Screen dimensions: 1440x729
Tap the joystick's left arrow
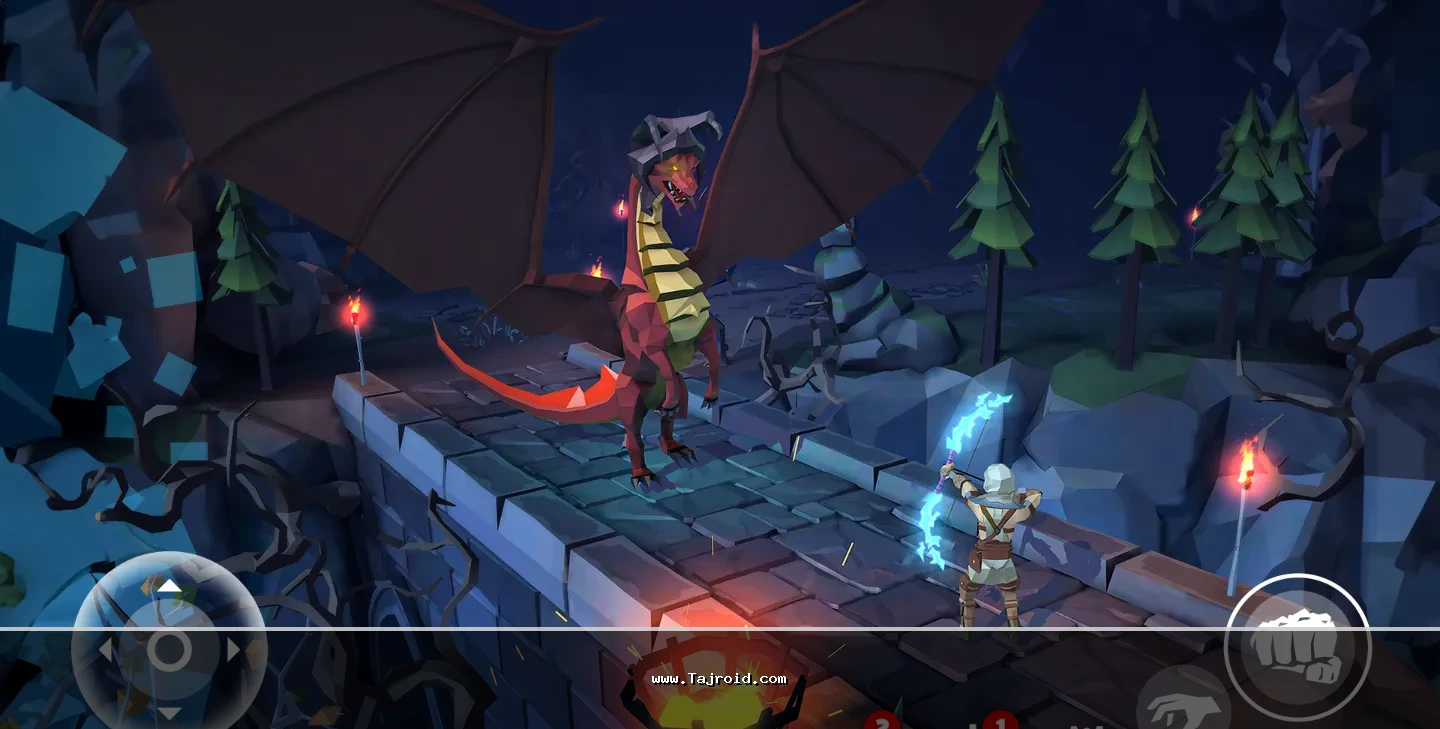click(106, 650)
